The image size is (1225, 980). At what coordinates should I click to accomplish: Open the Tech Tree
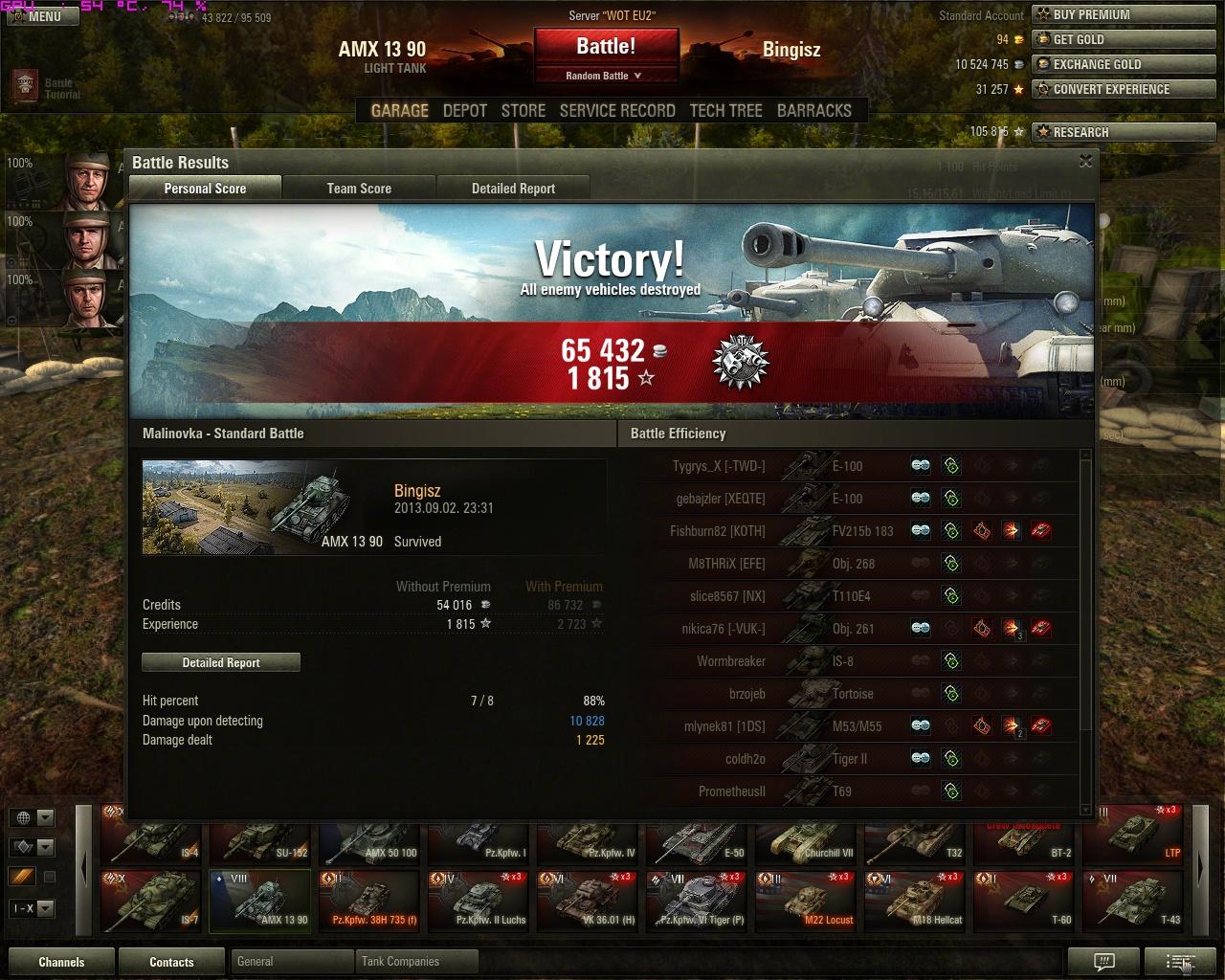[725, 110]
